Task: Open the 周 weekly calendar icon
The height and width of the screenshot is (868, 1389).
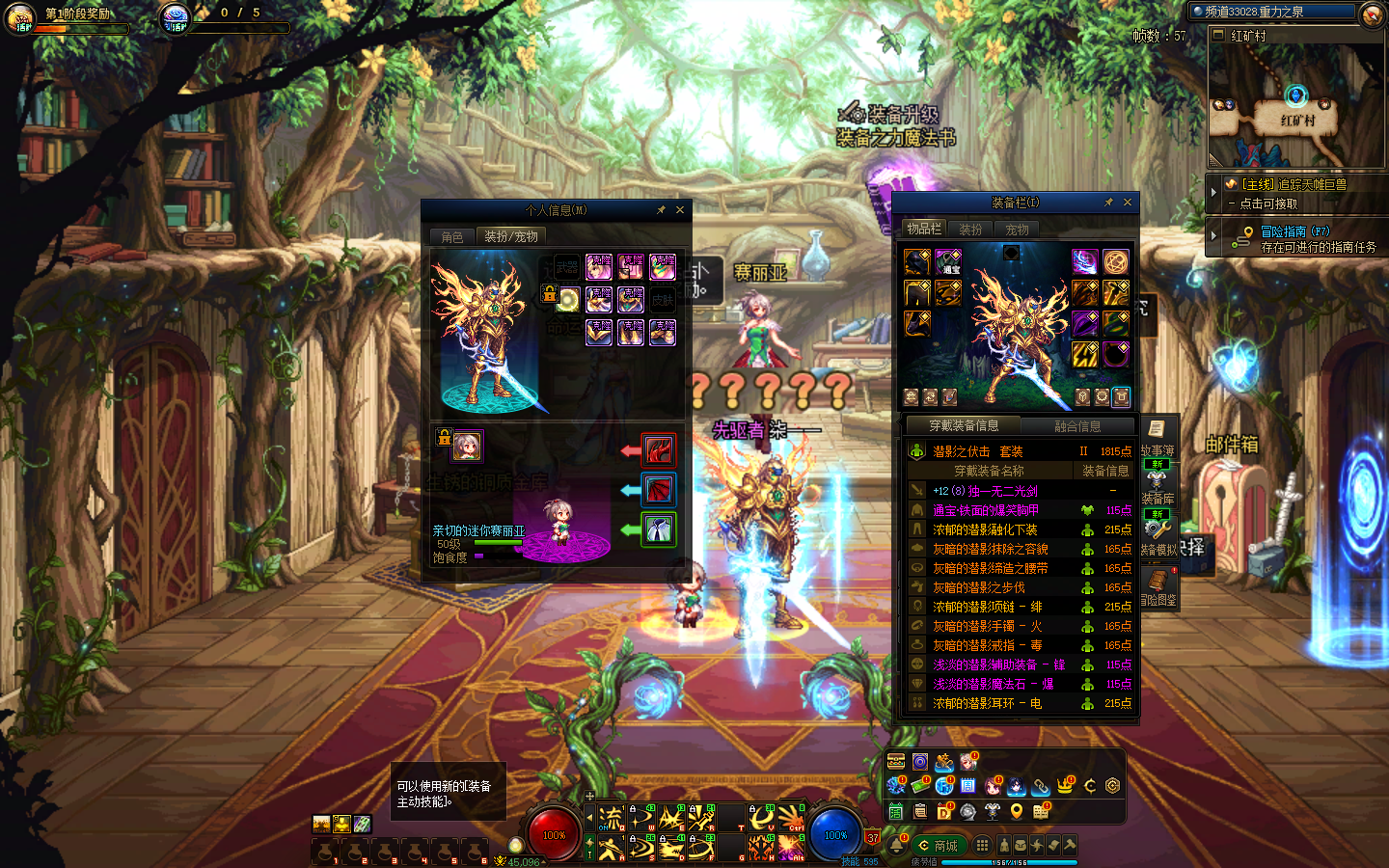Action: click(x=968, y=786)
